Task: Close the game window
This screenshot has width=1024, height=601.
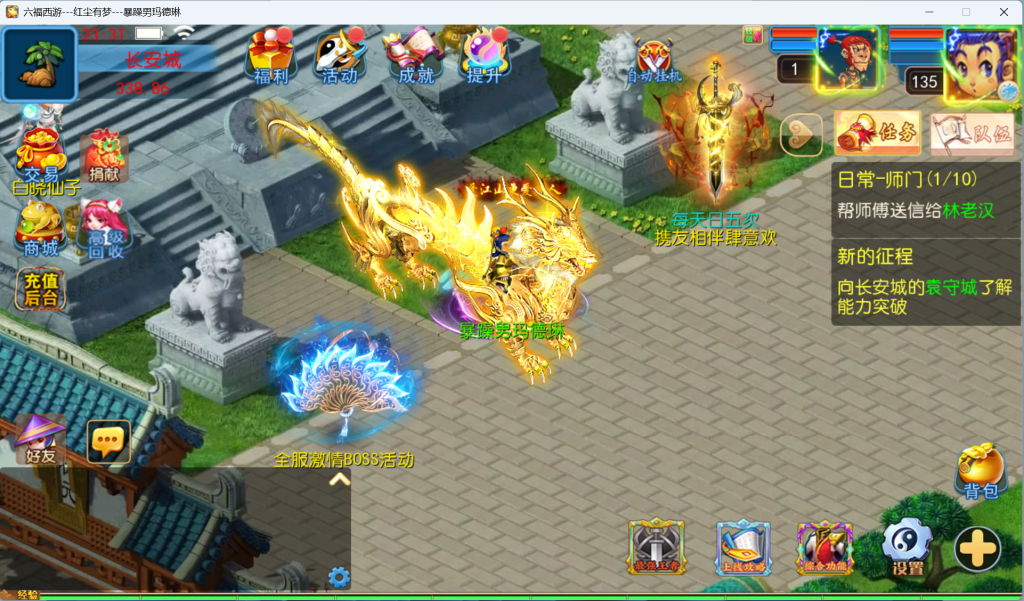Action: pyautogui.click(x=1002, y=11)
